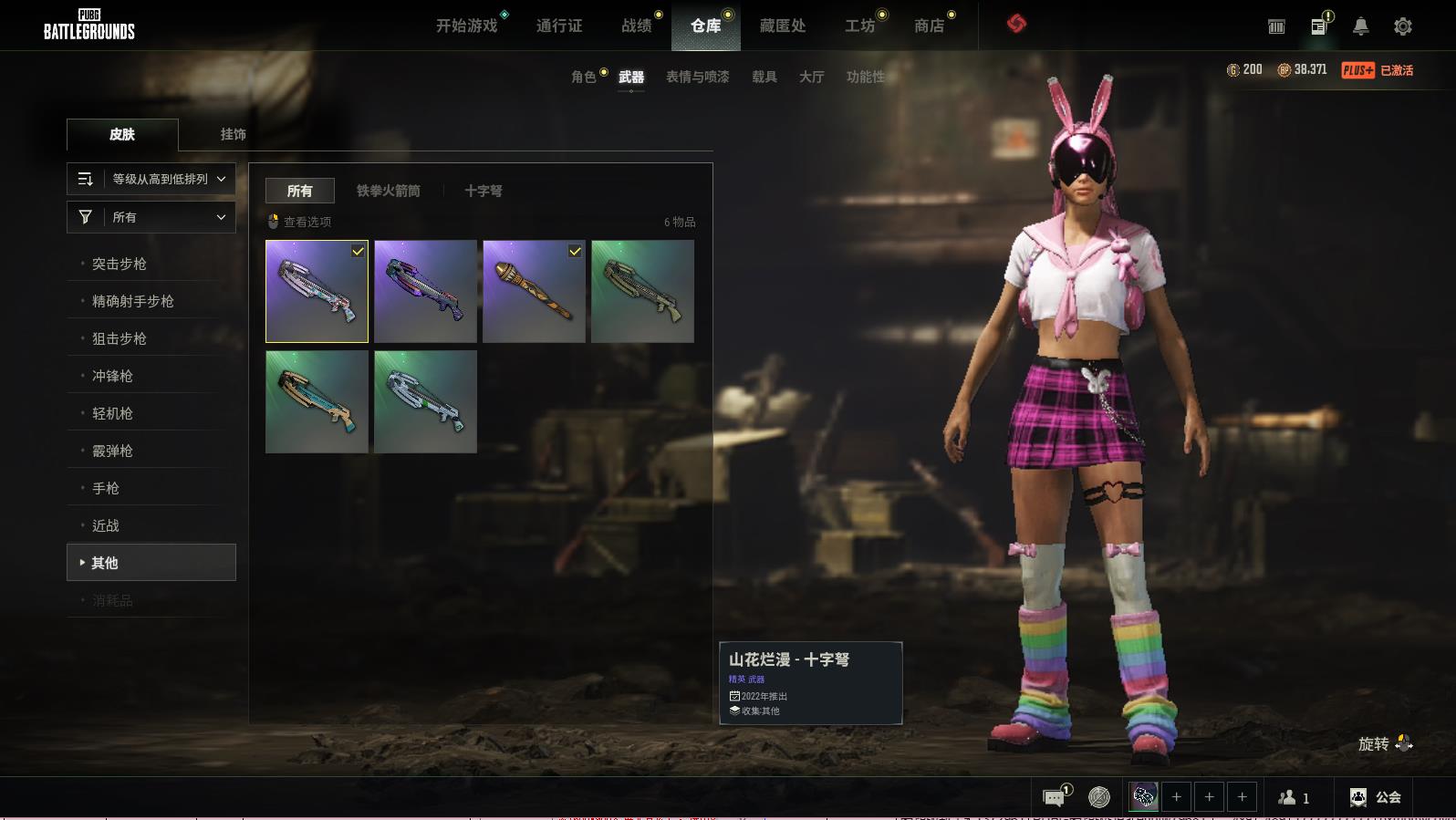The height and width of the screenshot is (820, 1456).
Task: Open the 战绩 career tab
Action: click(x=637, y=26)
